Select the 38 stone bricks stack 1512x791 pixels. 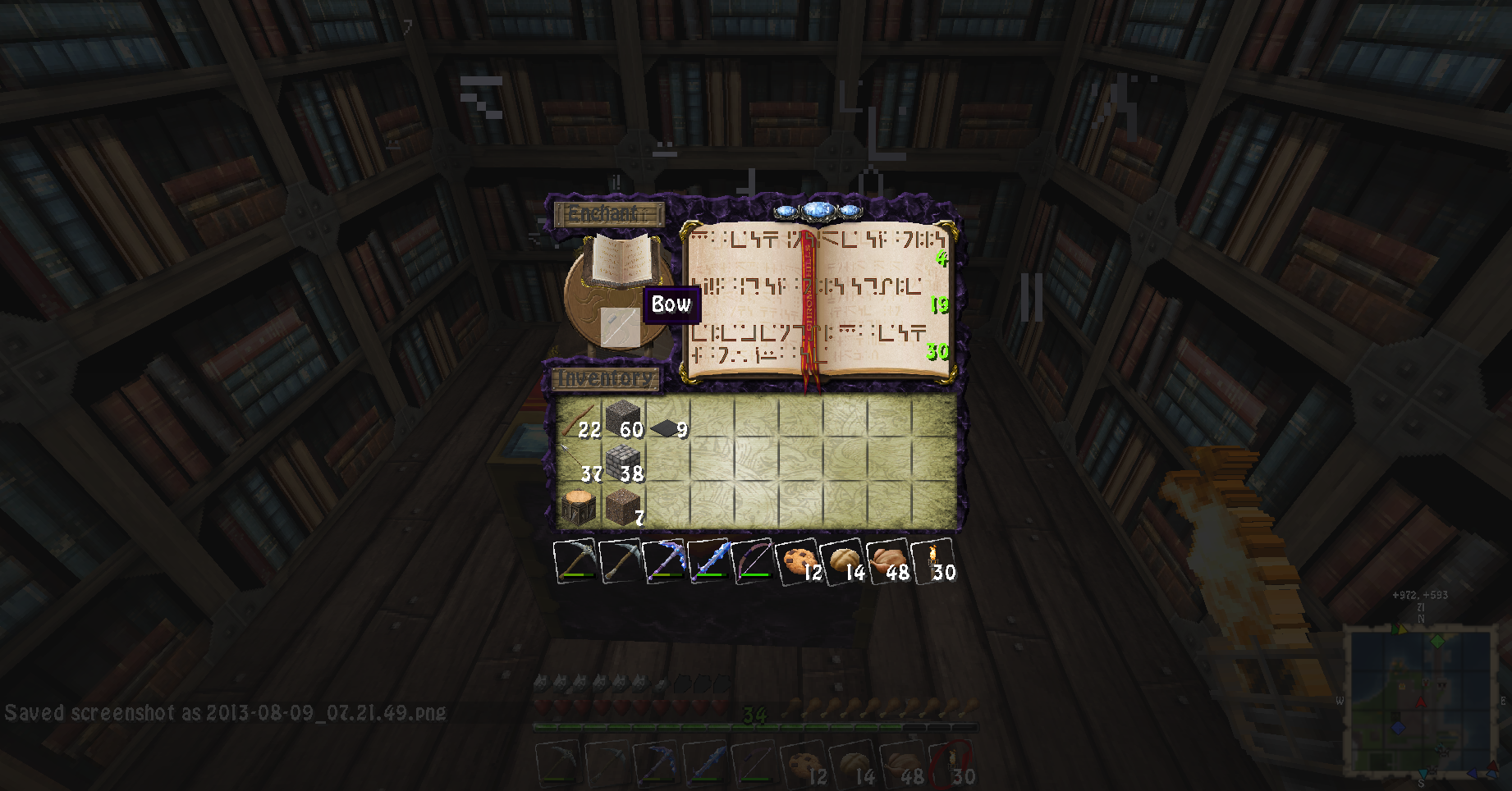[624, 463]
